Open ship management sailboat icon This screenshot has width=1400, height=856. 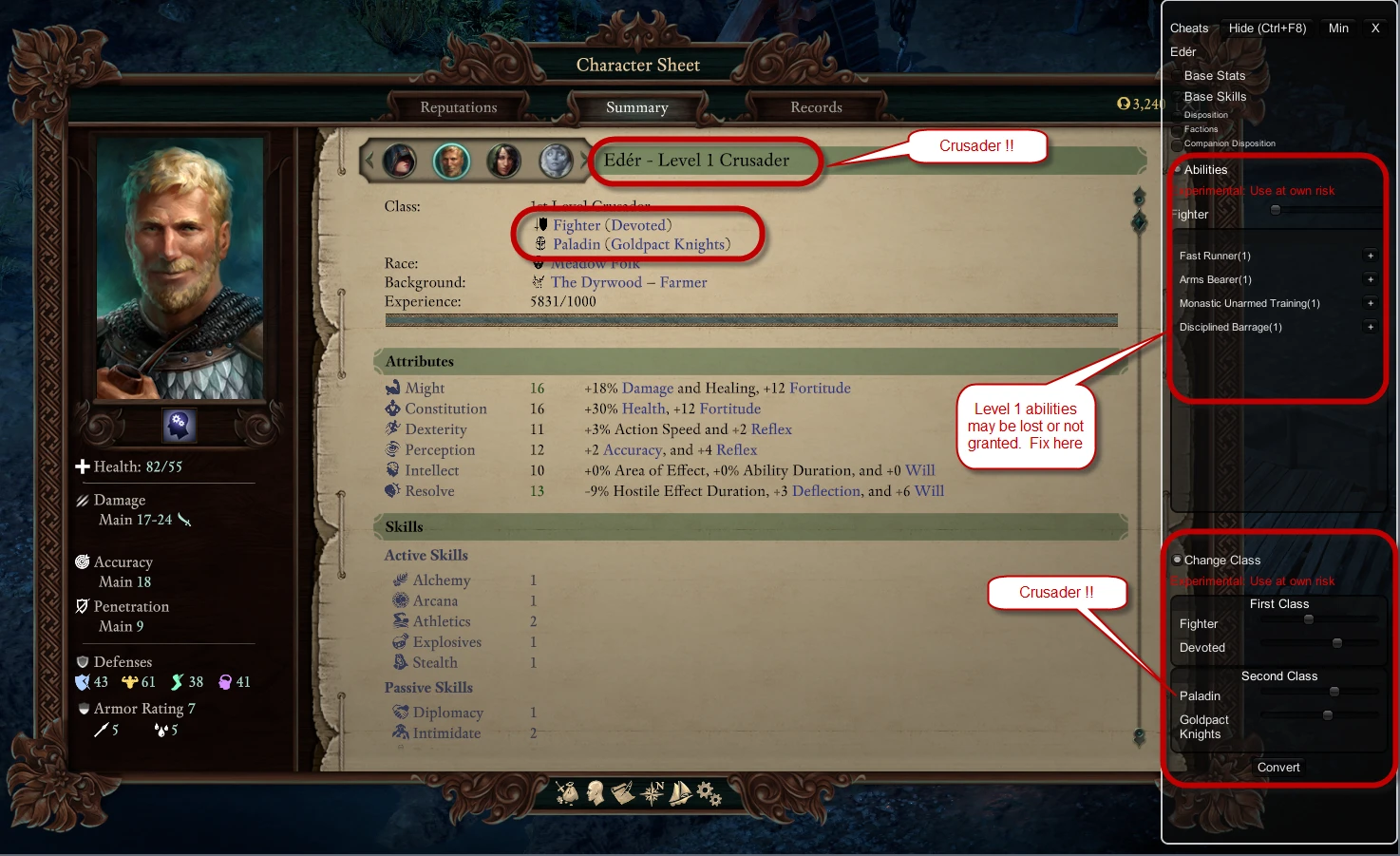[680, 793]
